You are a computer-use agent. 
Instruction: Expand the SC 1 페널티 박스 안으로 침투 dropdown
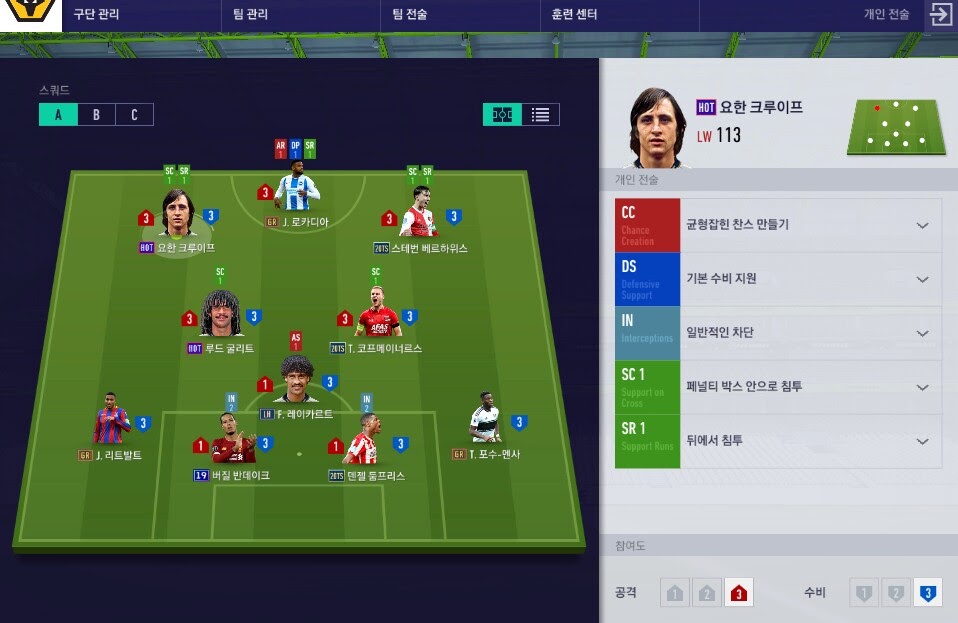(921, 387)
